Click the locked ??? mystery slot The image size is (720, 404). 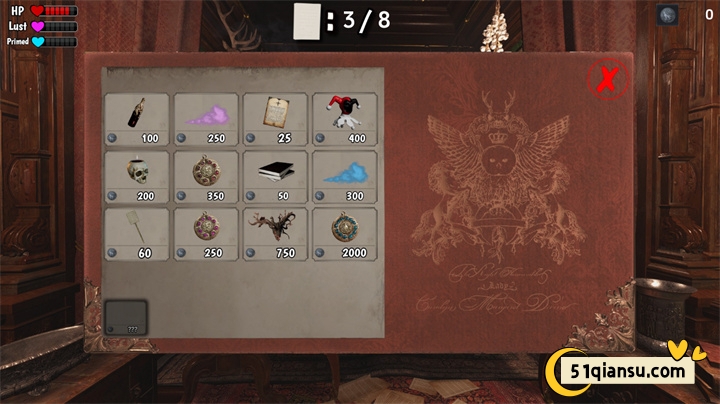point(126,317)
